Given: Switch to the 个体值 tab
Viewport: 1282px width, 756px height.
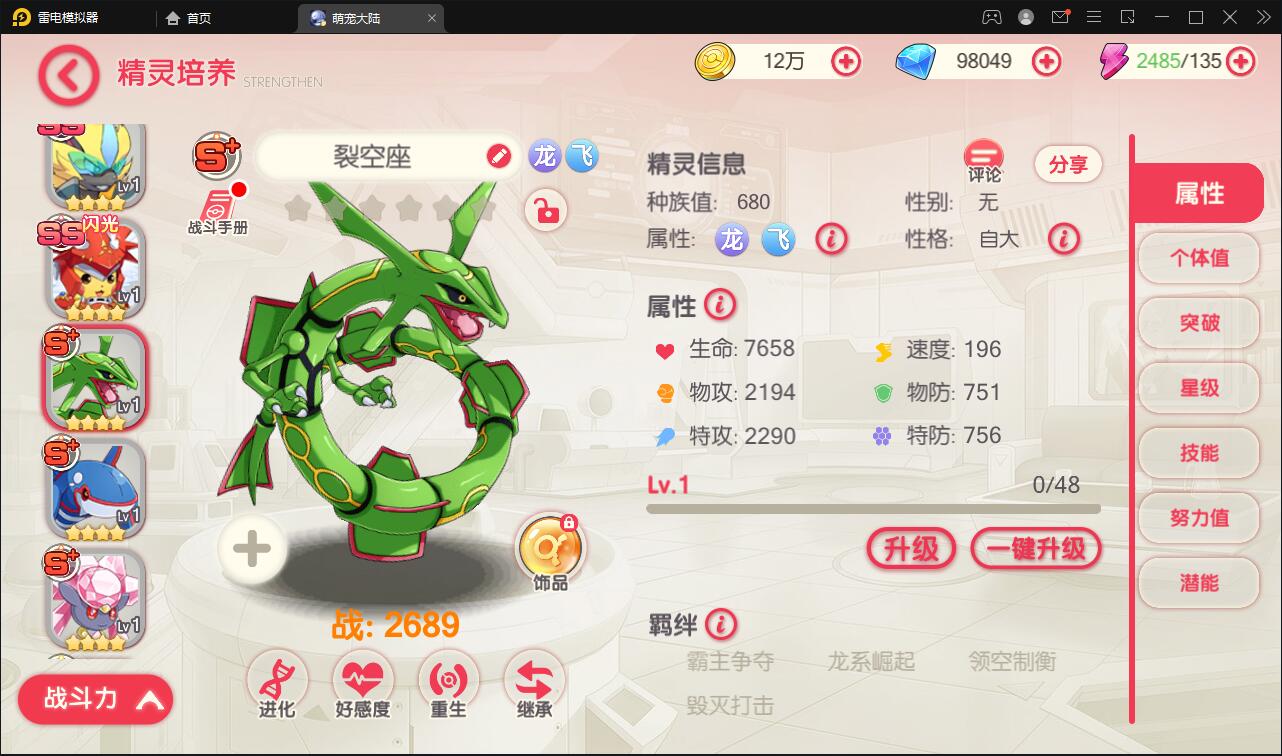Looking at the screenshot, I should pyautogui.click(x=1199, y=258).
